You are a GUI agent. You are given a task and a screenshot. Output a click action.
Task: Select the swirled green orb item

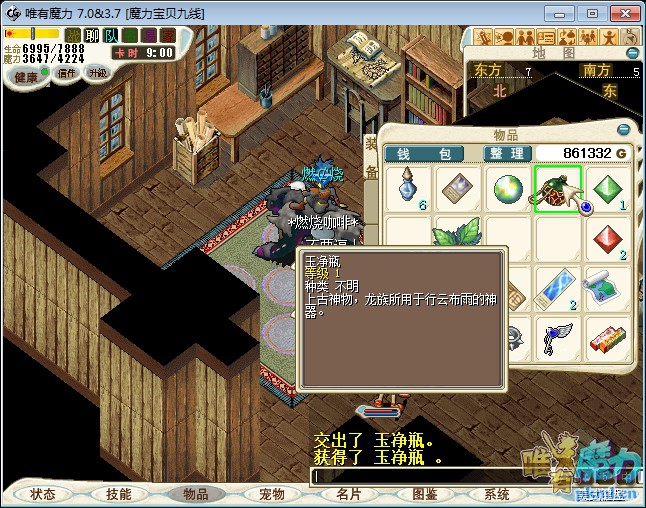[x=508, y=188]
